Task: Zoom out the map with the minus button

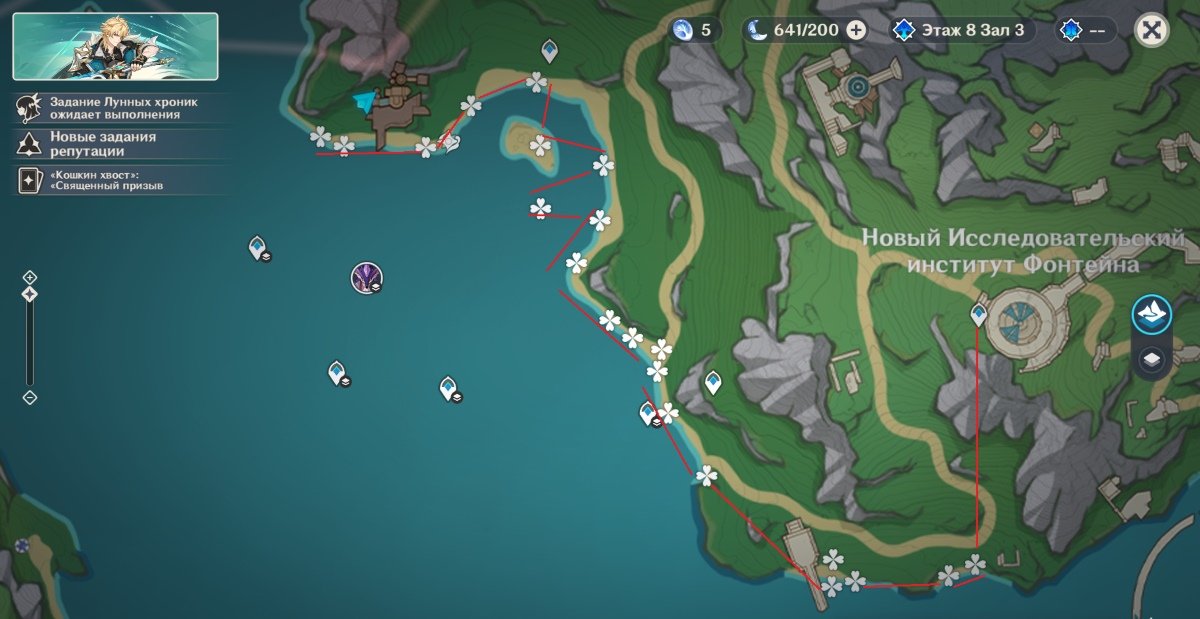Action: click(30, 397)
